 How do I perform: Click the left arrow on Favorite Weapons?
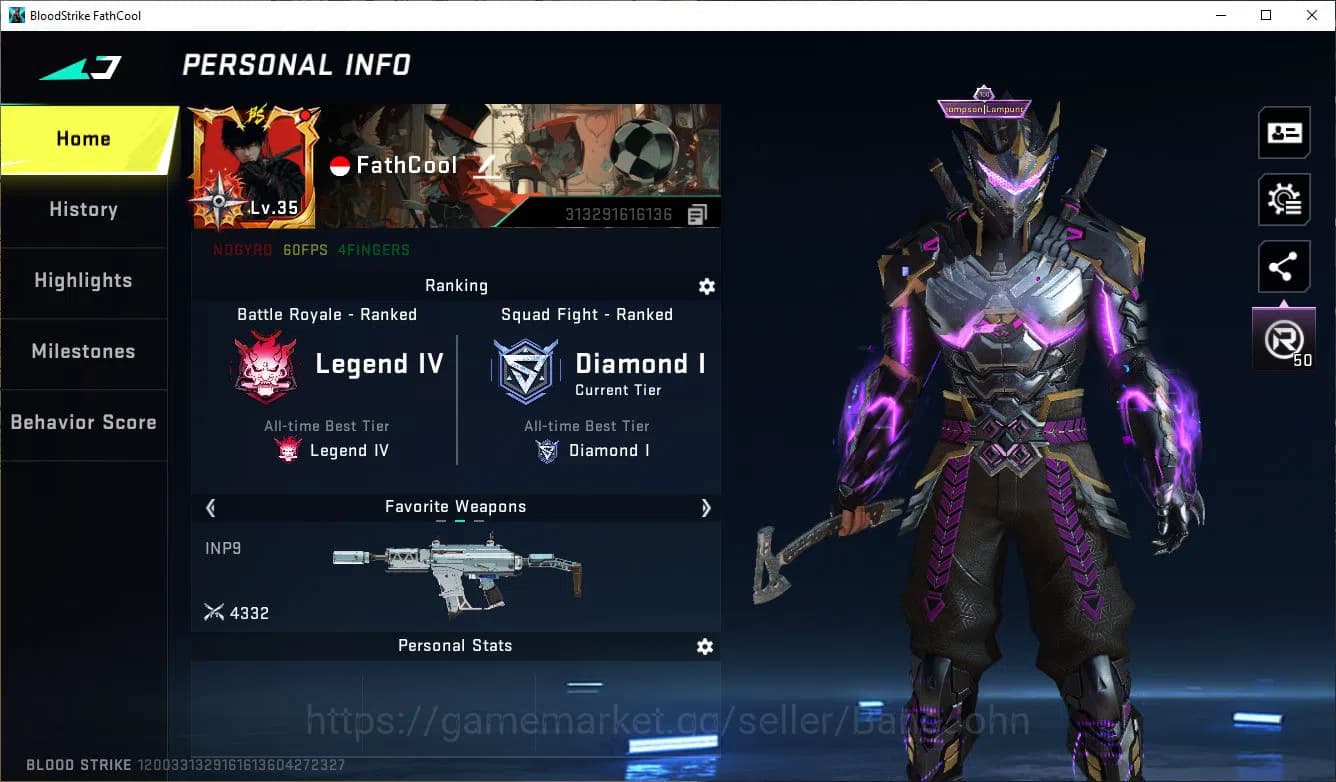[x=210, y=508]
